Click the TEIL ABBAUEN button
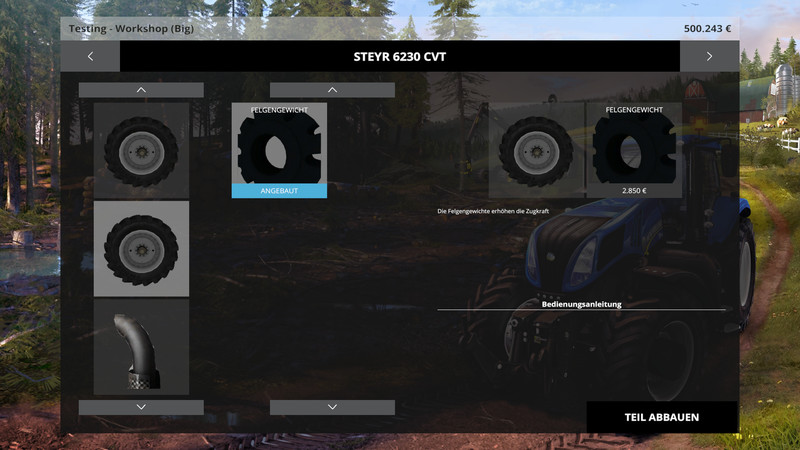The image size is (800, 450). pos(661,417)
